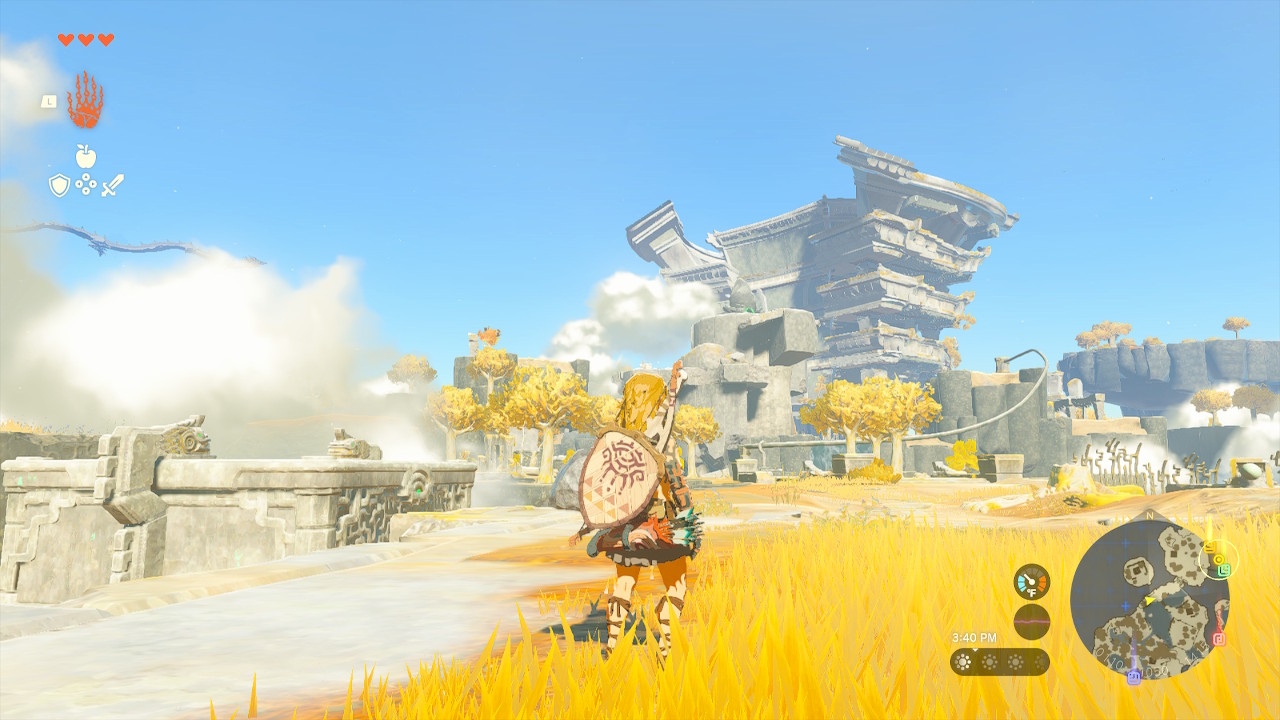
Task: Click the noise level meter circle
Action: tap(1031, 622)
